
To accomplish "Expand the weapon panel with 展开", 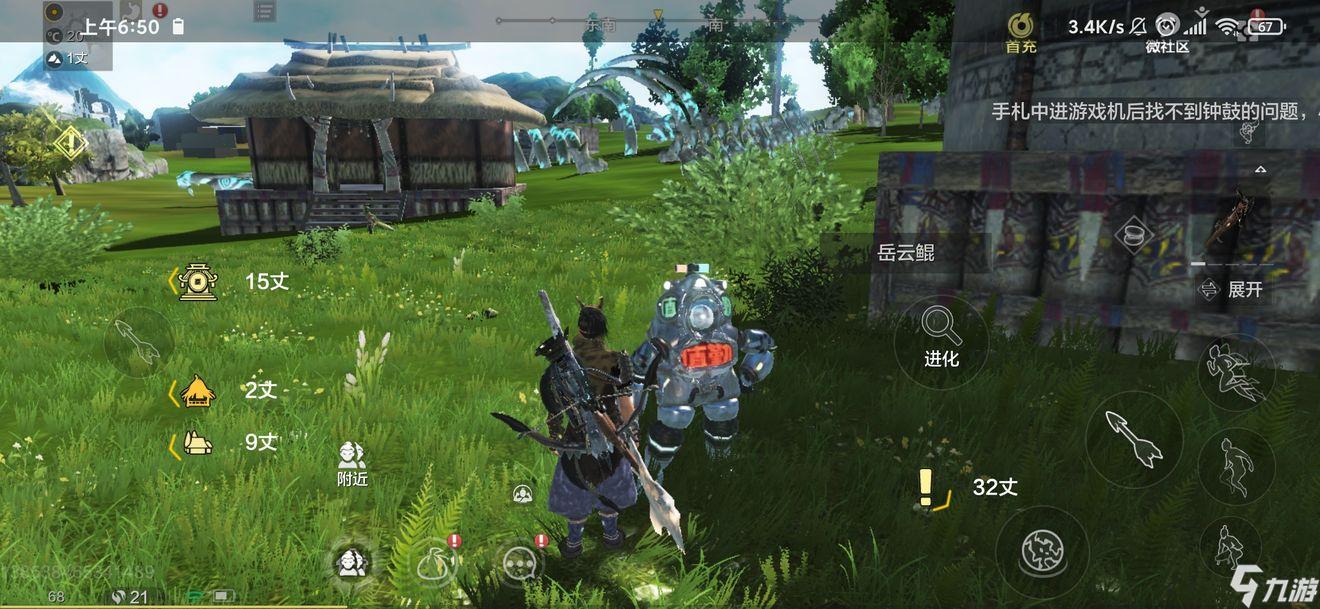I will pos(1234,290).
